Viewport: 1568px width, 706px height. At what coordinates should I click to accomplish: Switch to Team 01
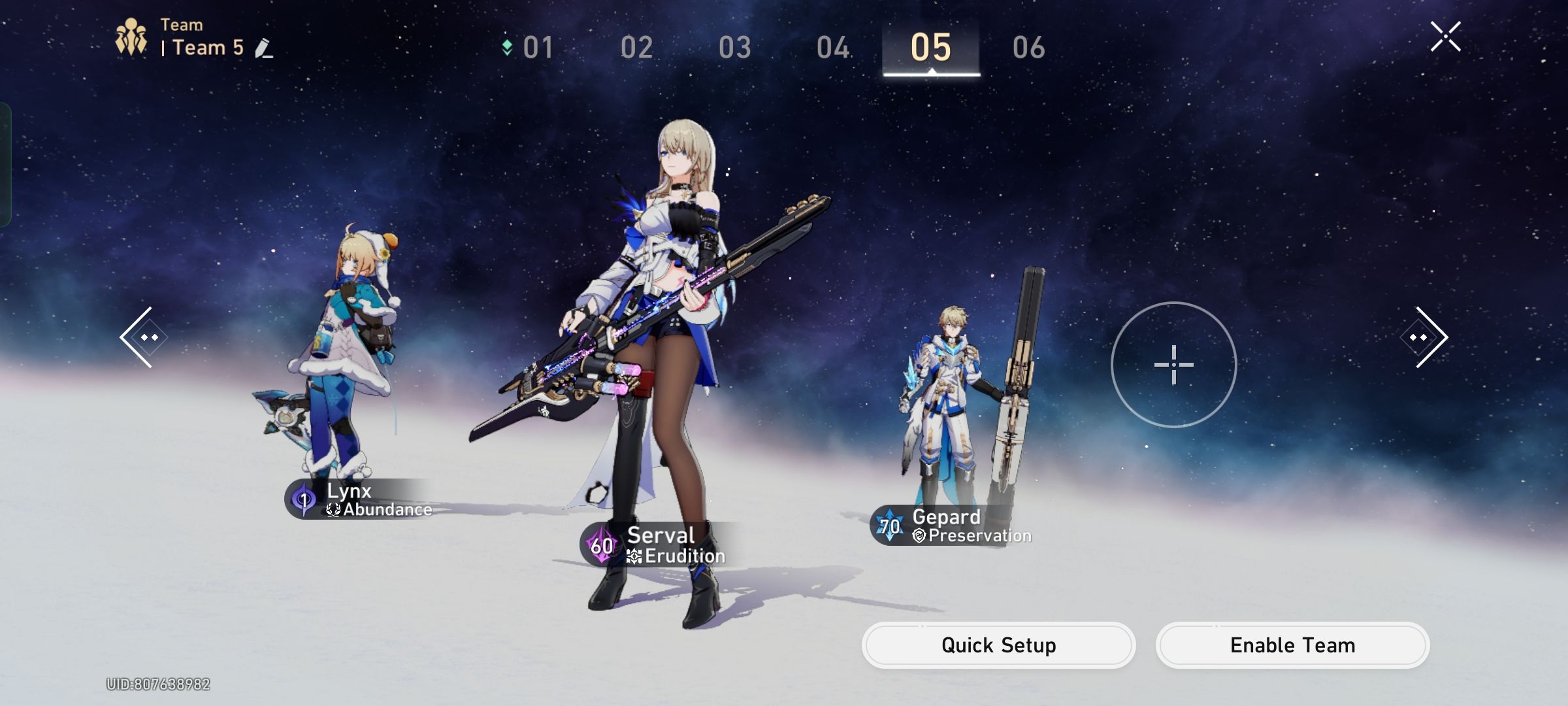538,48
